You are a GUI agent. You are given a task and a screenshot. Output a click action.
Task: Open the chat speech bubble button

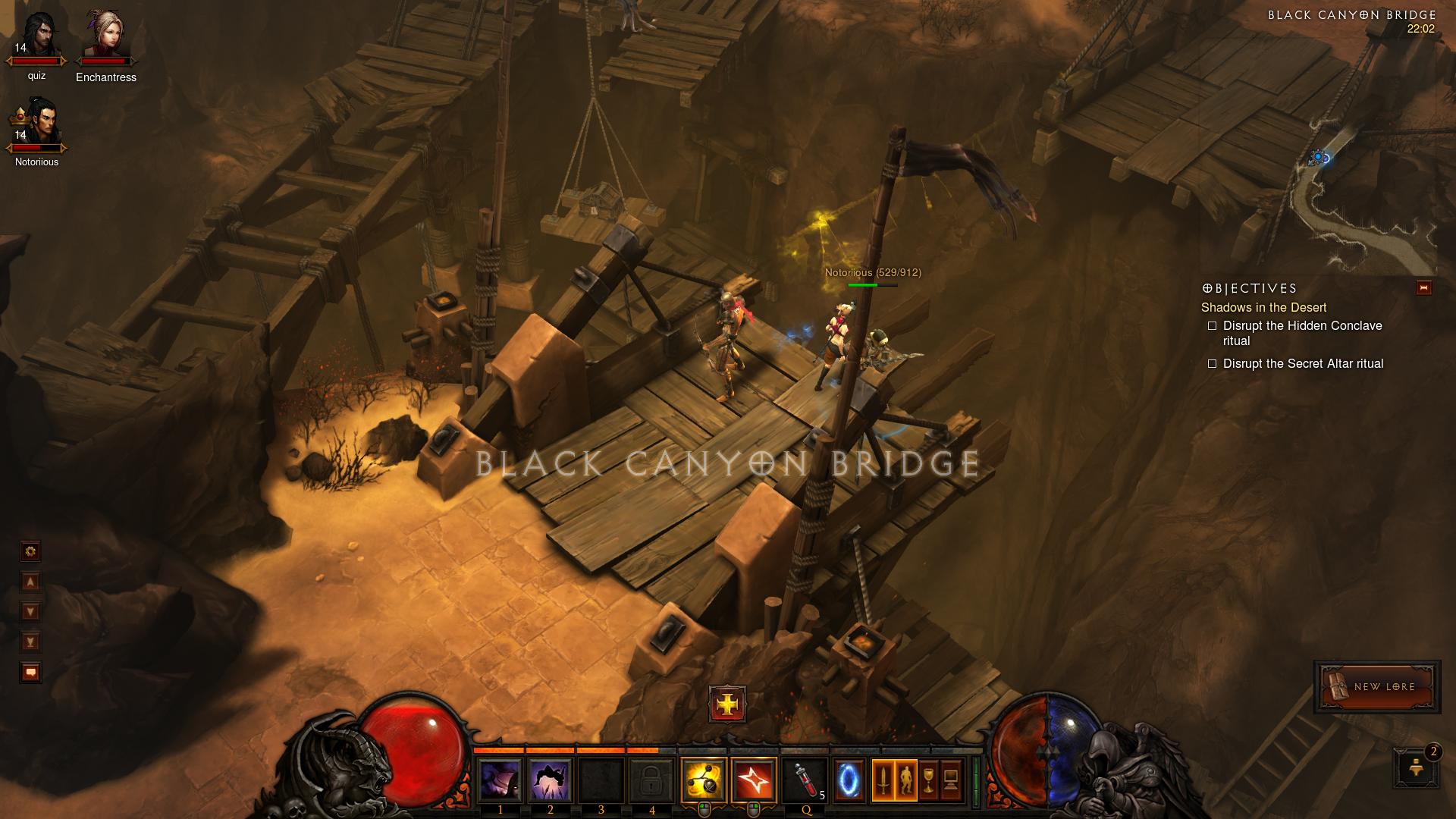[x=30, y=673]
